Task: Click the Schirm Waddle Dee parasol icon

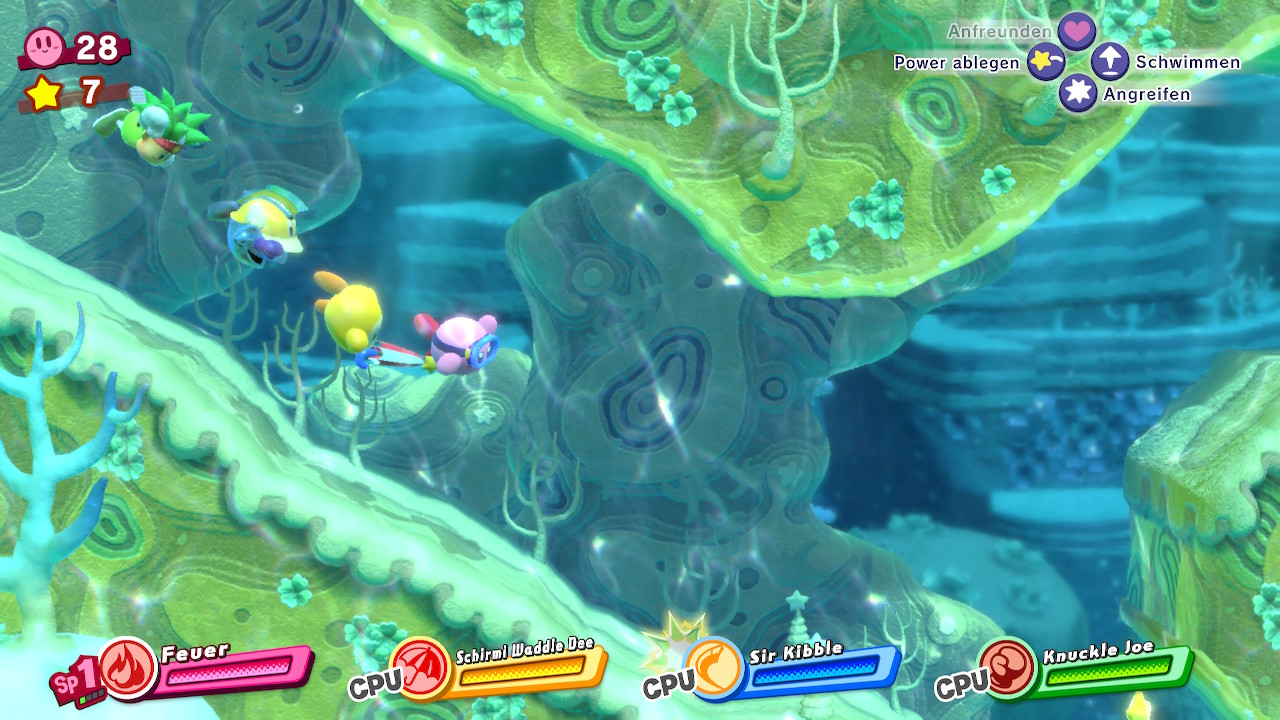Action: pos(421,667)
